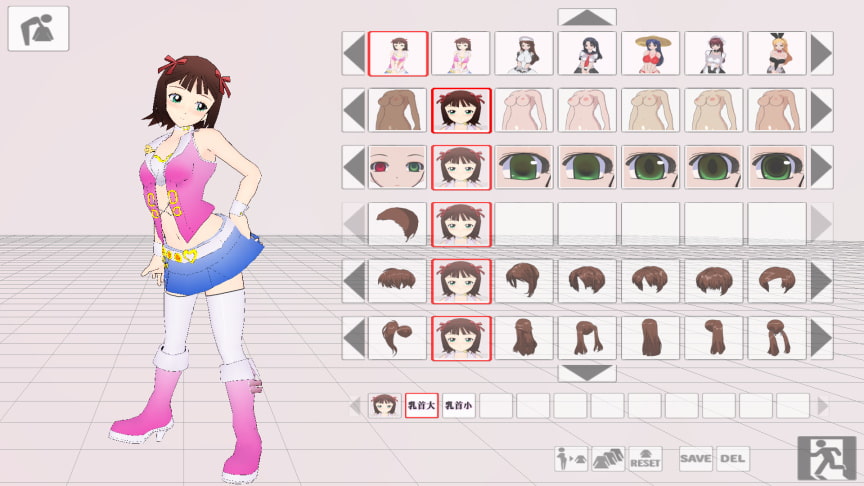864x486 pixels.
Task: Select the side ponytail back hair style
Action: (x=397, y=338)
